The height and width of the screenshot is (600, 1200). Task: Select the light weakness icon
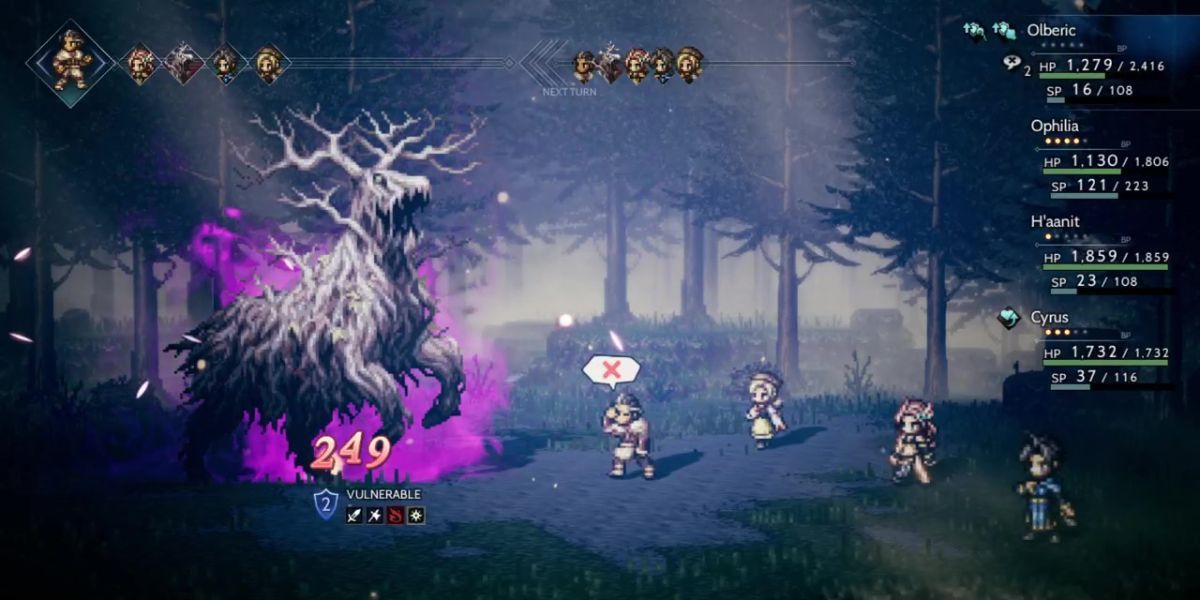point(416,516)
